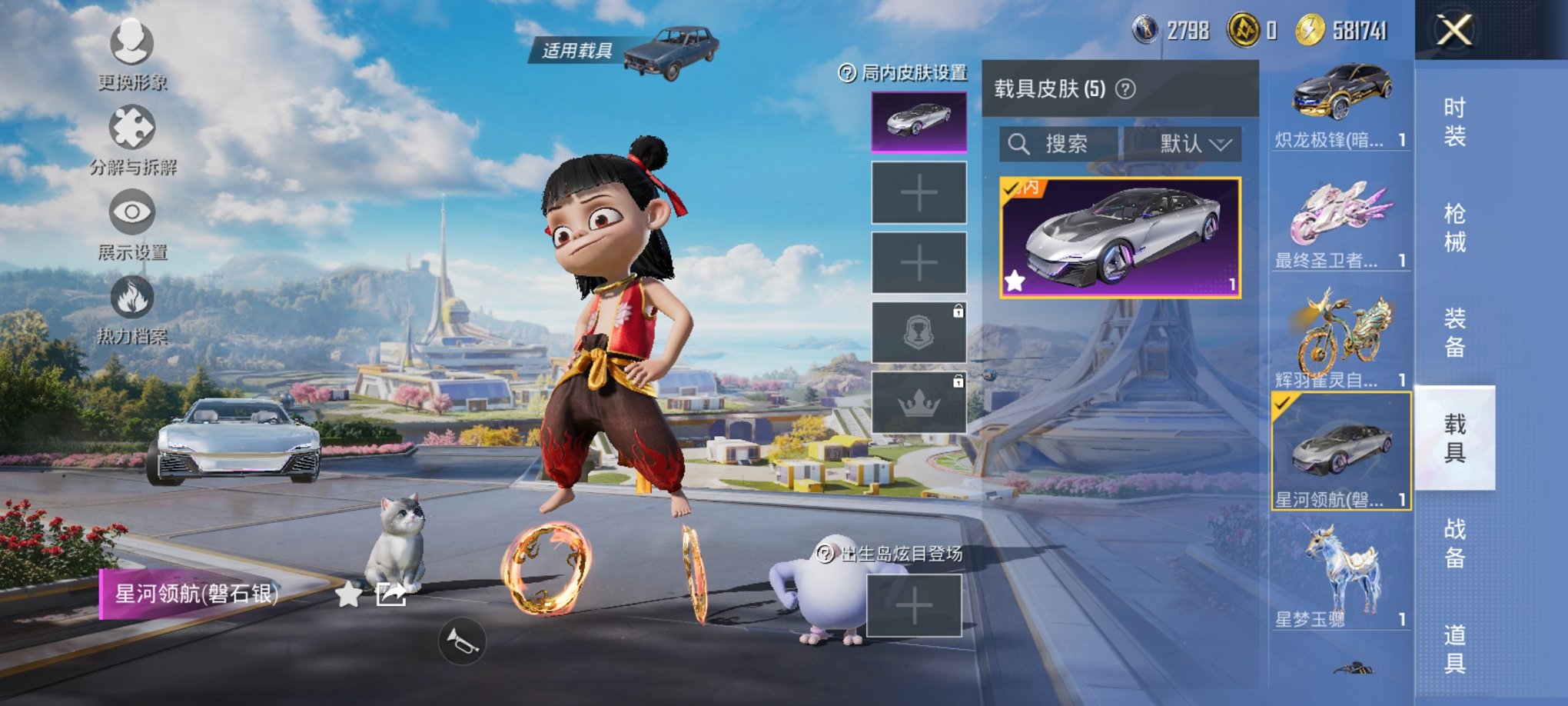Open the 更换形象 change appearance option

coord(132,50)
